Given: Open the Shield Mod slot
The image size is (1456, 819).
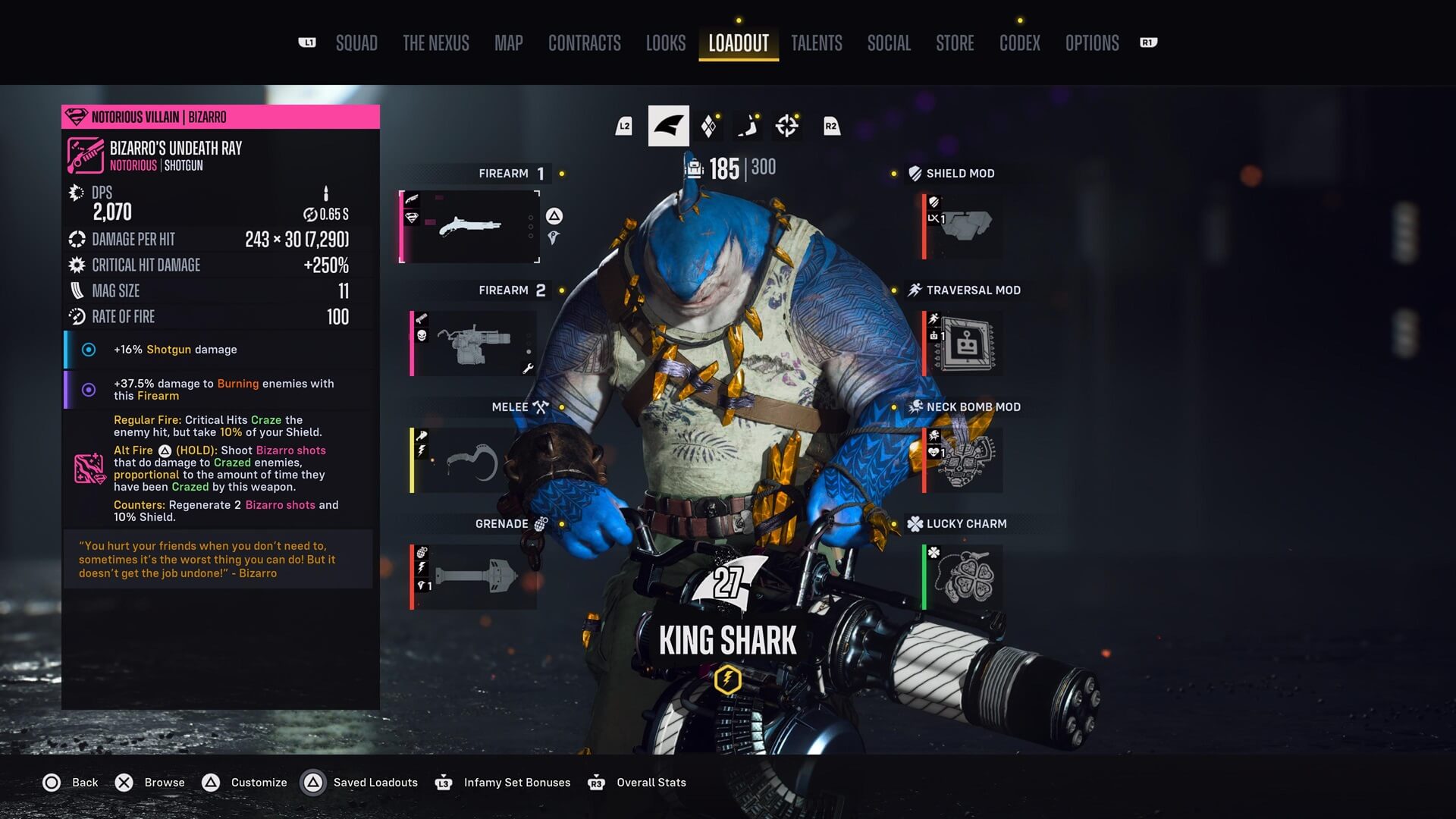Looking at the screenshot, I should 962,227.
